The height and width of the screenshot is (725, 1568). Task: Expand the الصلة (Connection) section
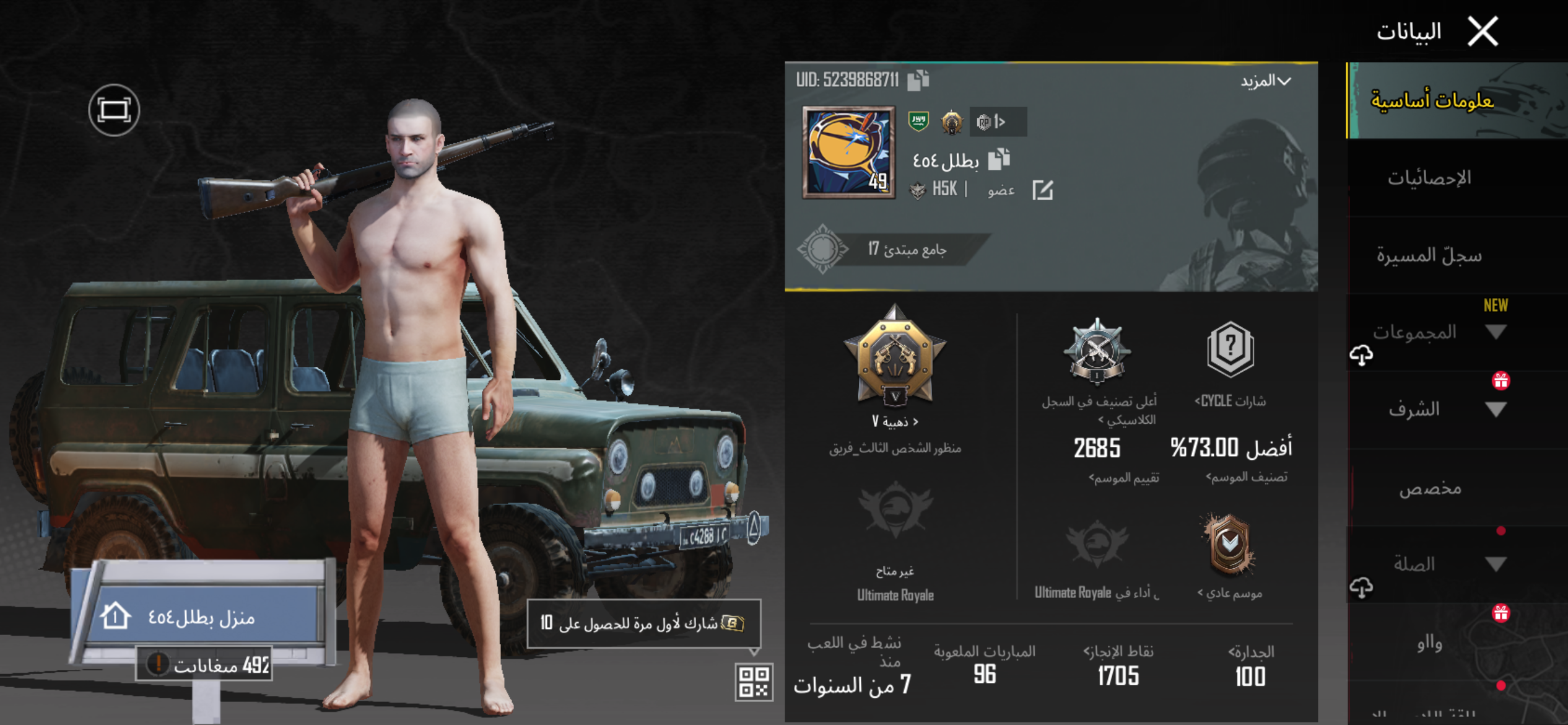click(x=1496, y=564)
